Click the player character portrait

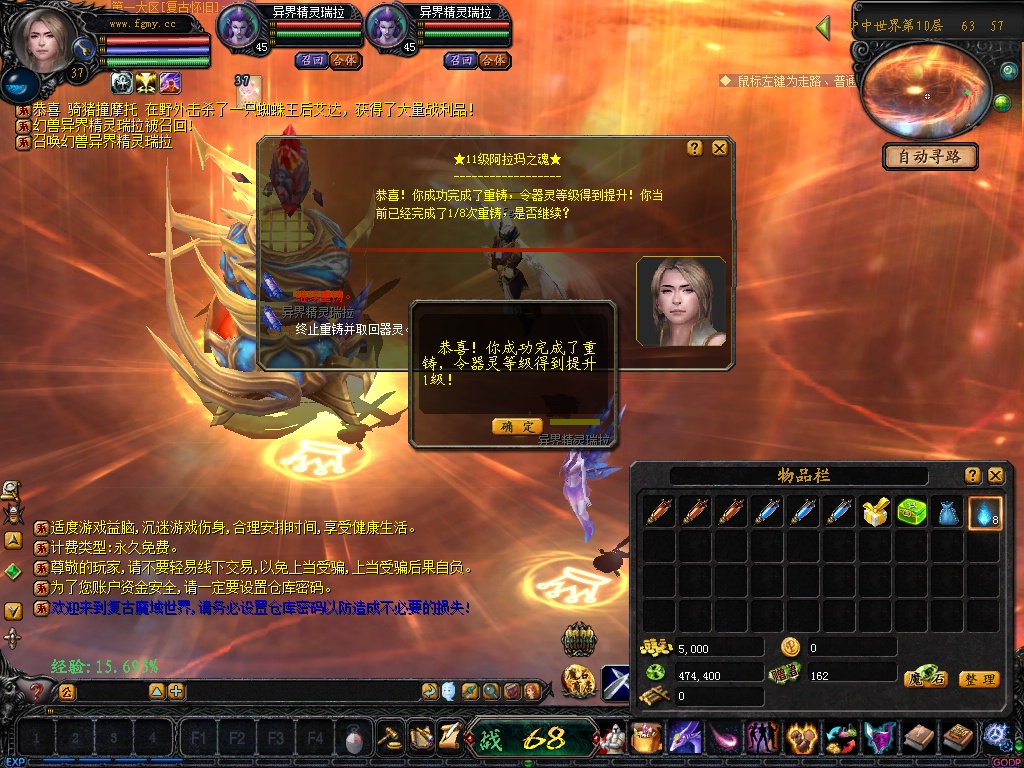(44, 42)
